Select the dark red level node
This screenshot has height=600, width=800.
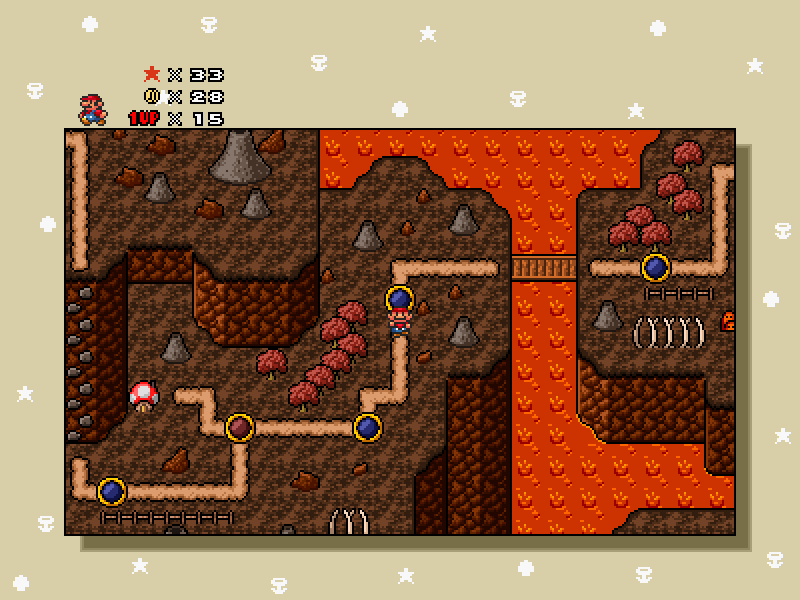click(x=239, y=428)
